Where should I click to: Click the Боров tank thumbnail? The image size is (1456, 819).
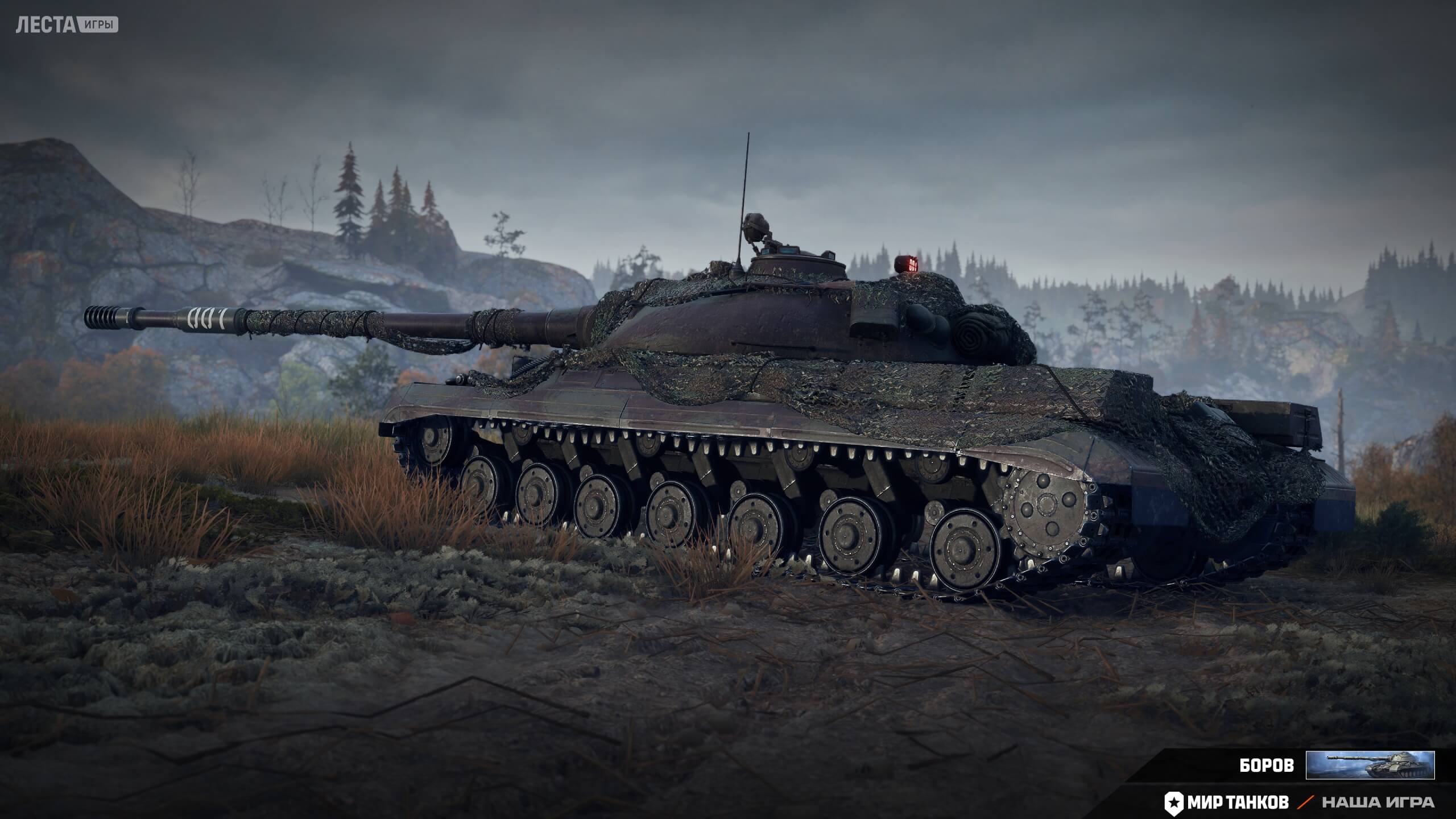[x=1370, y=765]
